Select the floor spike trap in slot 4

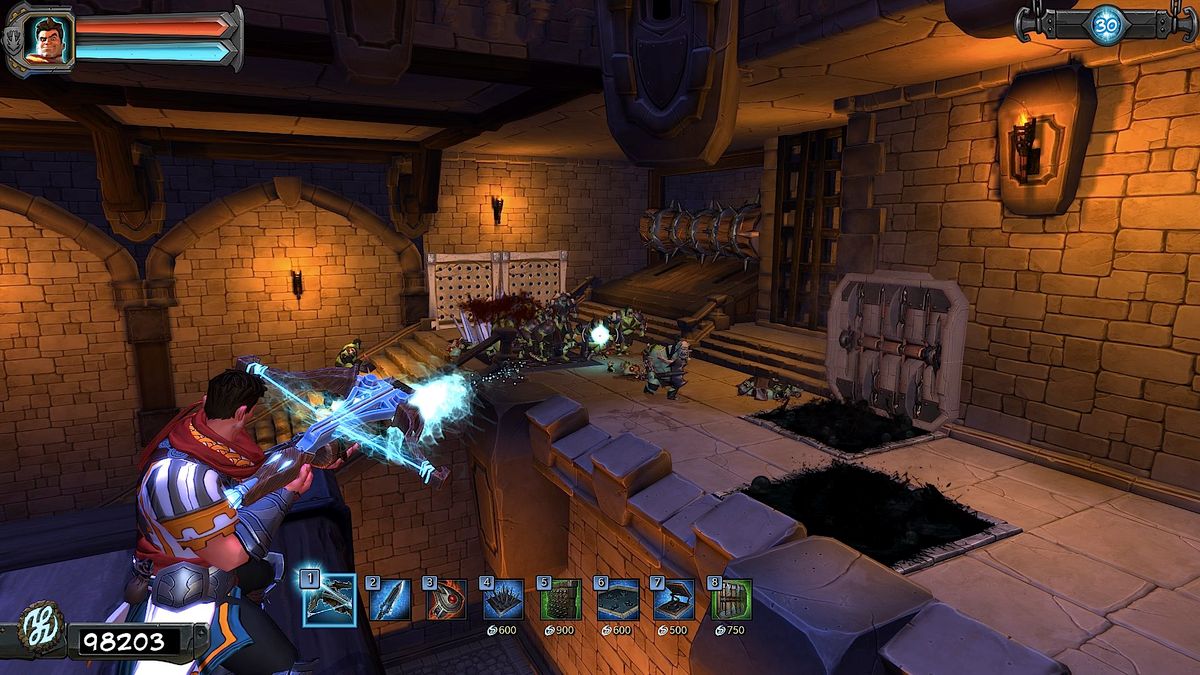[503, 600]
